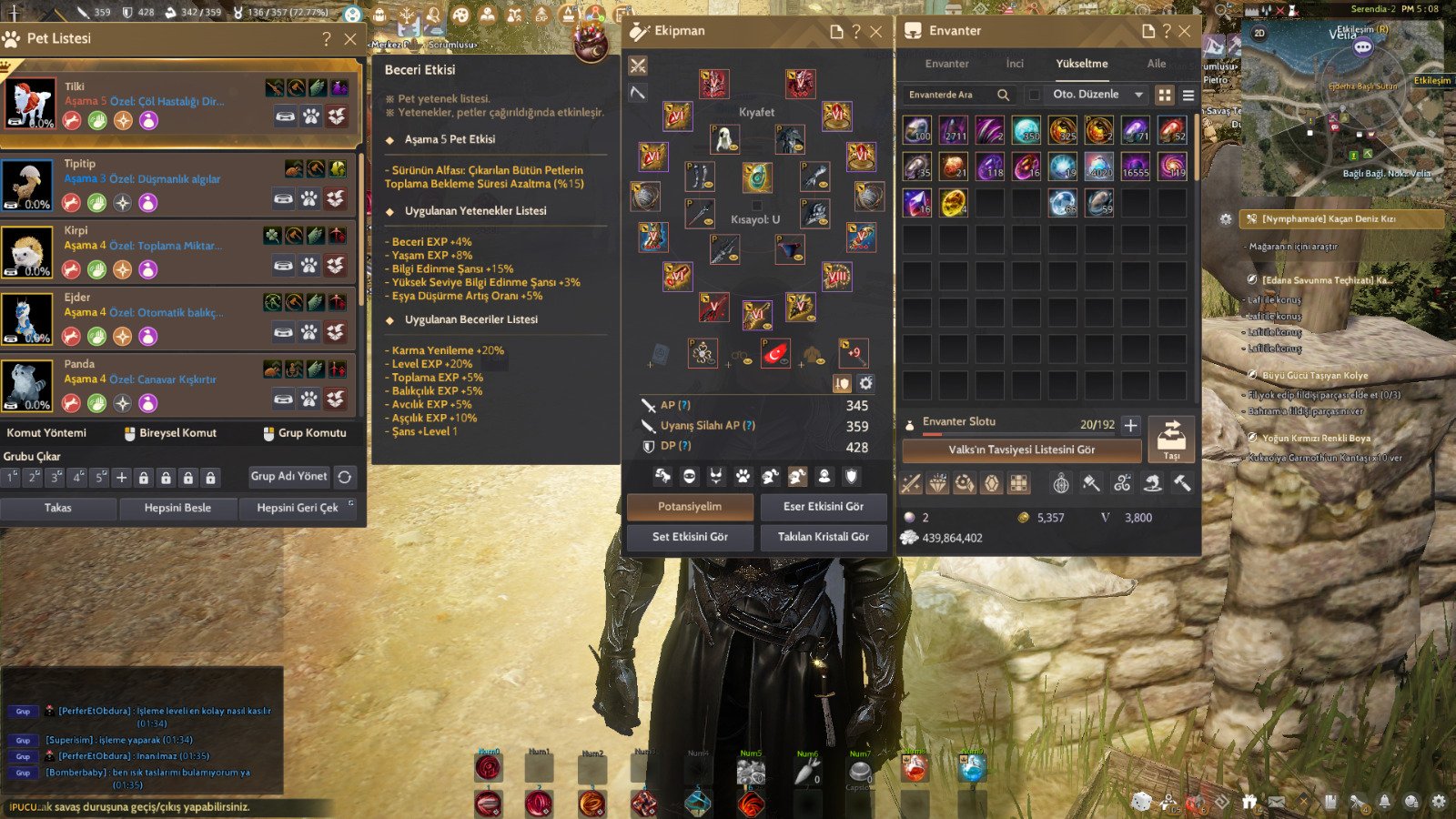Switch to the İnci tab
The image size is (1456, 819).
(x=1015, y=64)
